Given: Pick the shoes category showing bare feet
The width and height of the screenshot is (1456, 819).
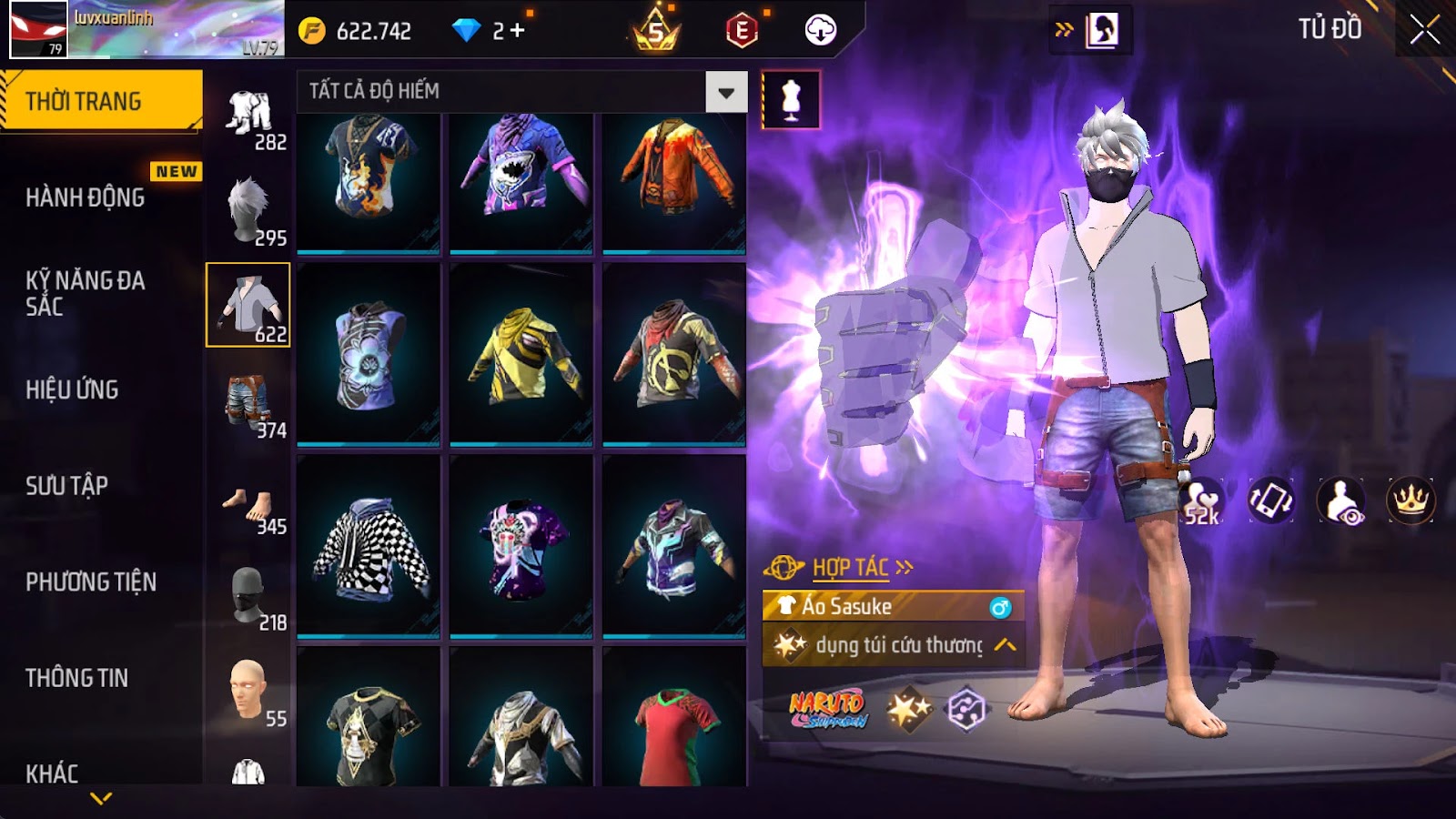Looking at the screenshot, I should pyautogui.click(x=248, y=503).
